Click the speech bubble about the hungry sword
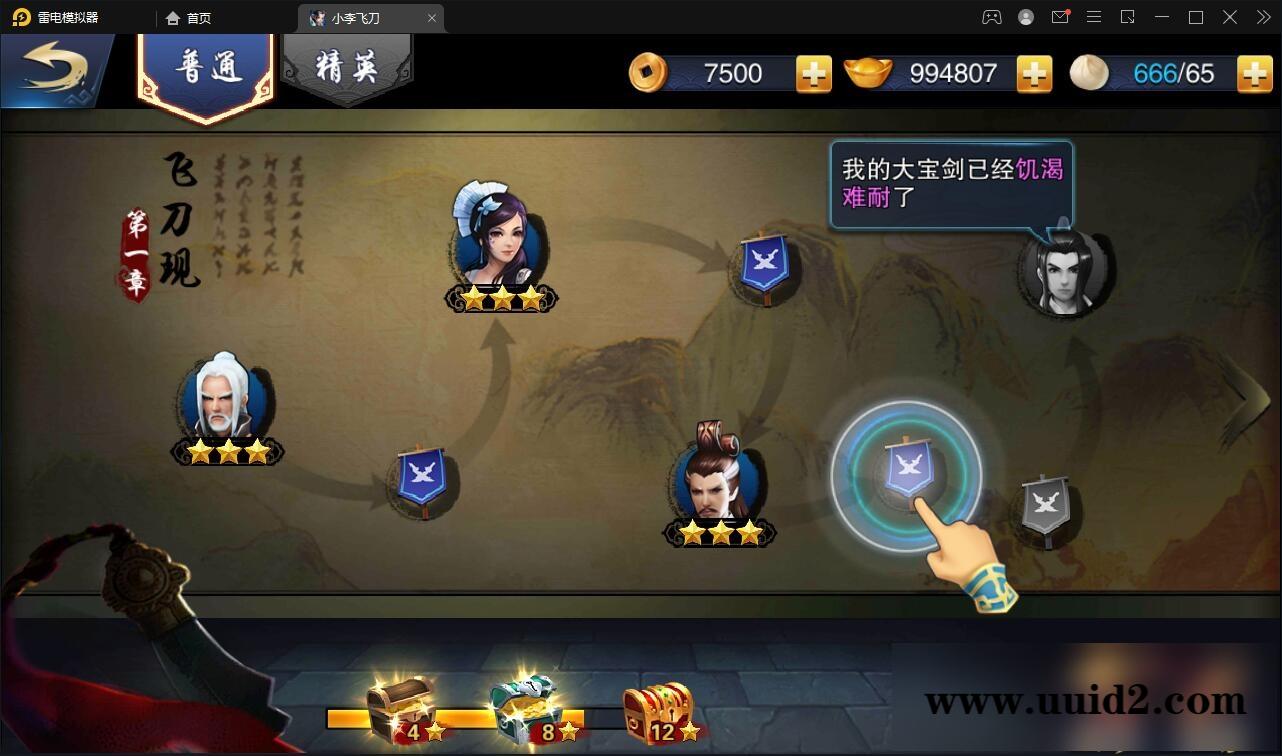 (950, 180)
